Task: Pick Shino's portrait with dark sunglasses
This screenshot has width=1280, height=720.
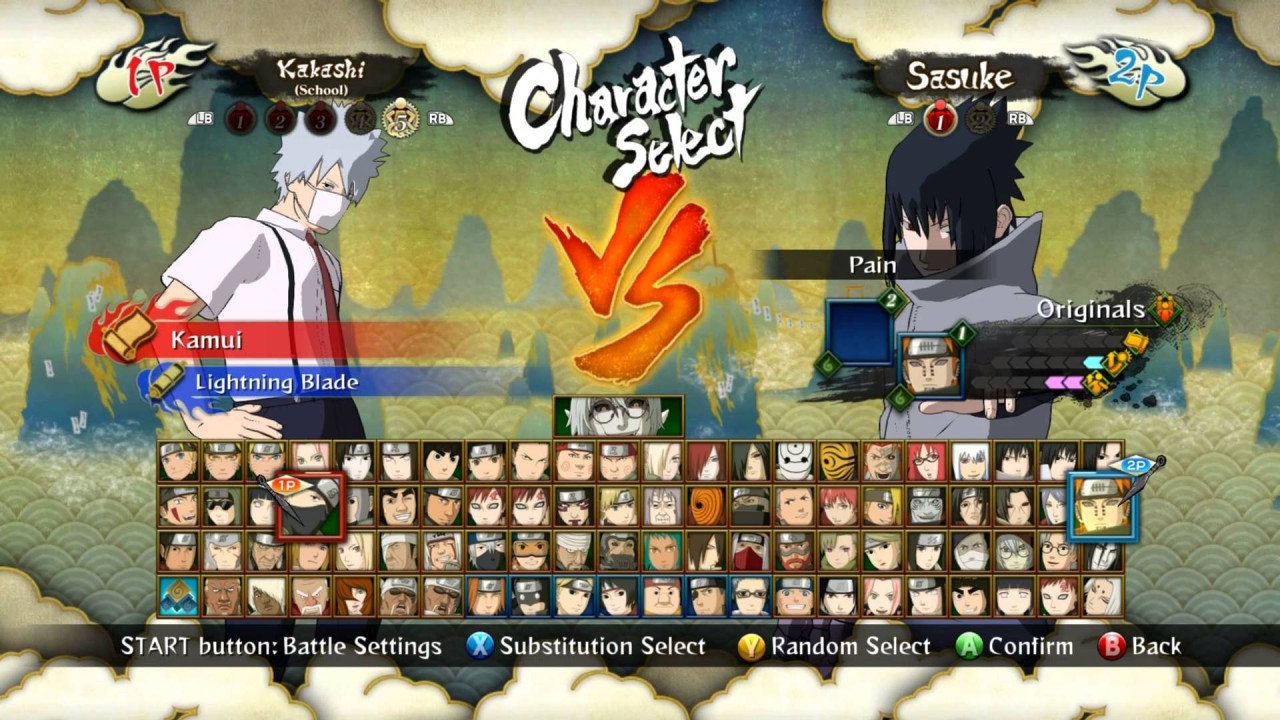Action: (x=223, y=506)
